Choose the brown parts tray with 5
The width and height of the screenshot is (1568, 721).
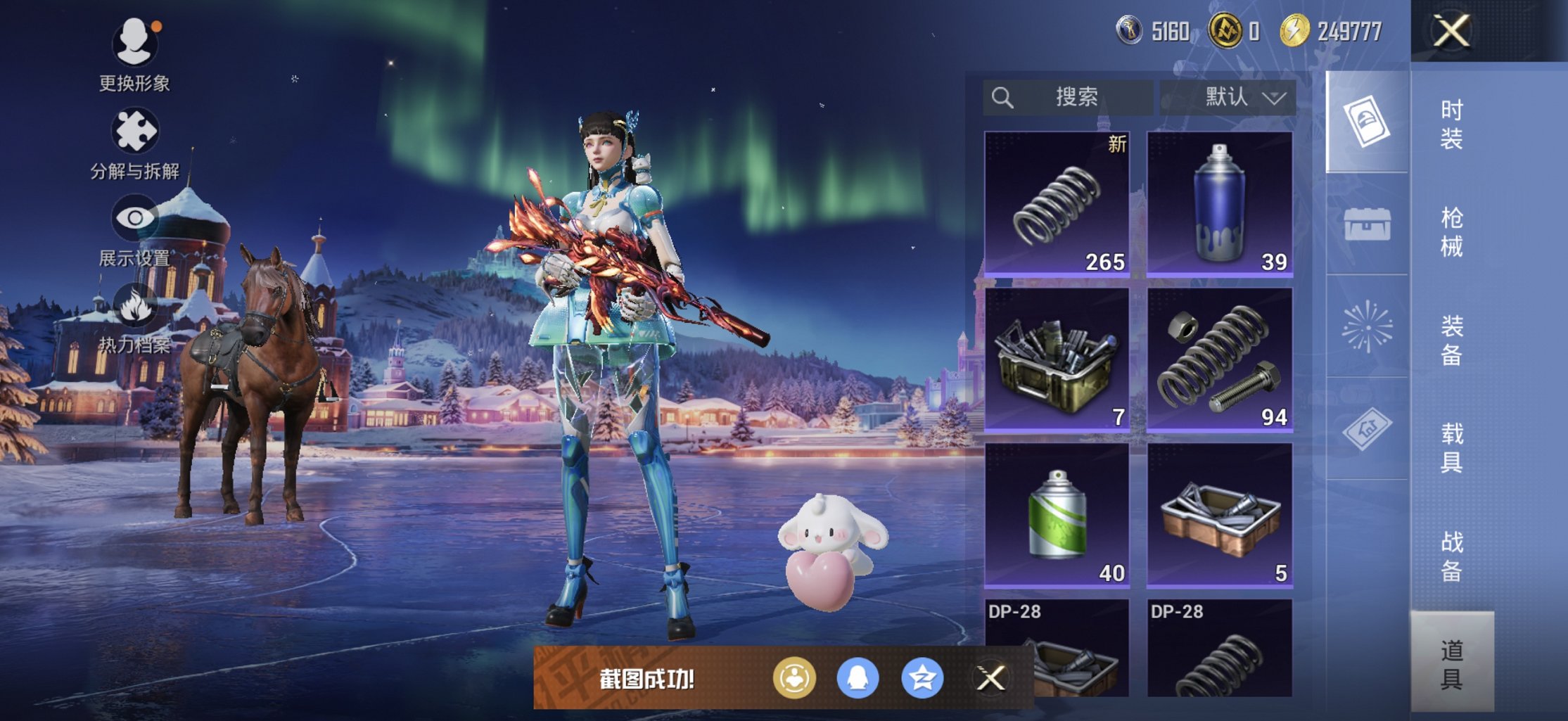[1220, 515]
